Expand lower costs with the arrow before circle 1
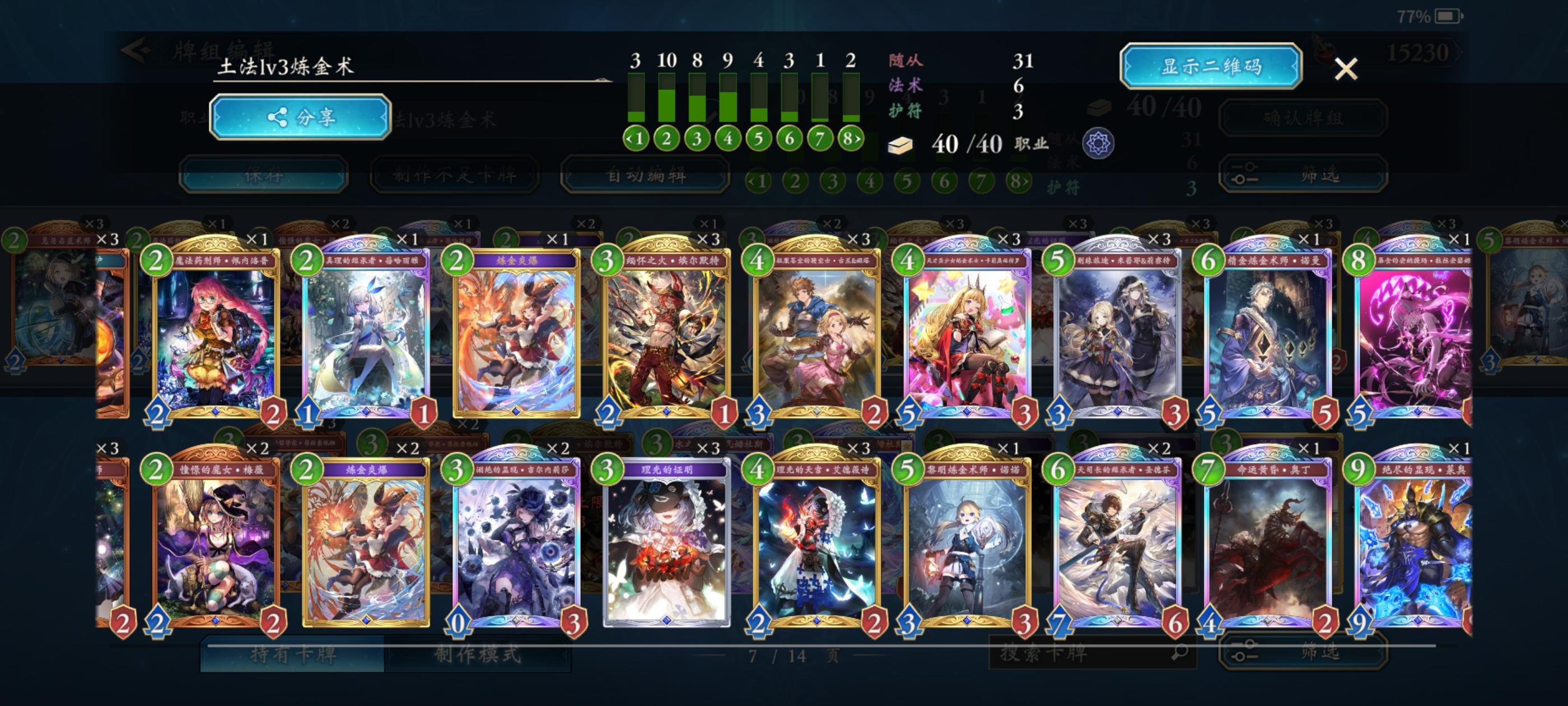1568x706 pixels. tap(631, 139)
